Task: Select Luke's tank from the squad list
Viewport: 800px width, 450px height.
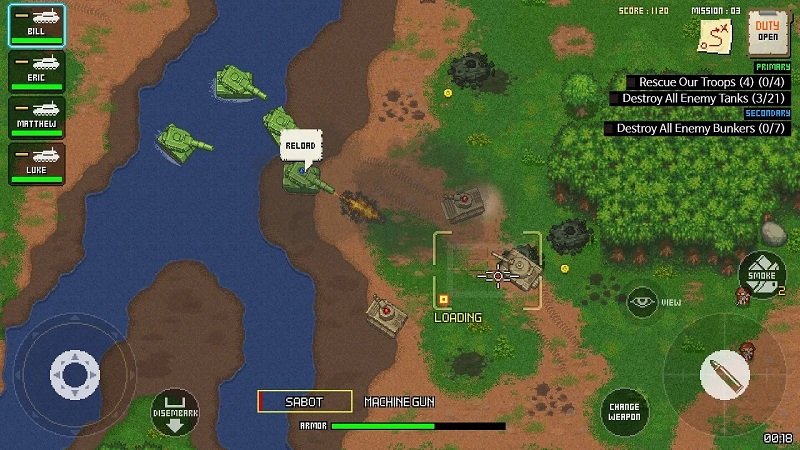Action: pyautogui.click(x=37, y=163)
